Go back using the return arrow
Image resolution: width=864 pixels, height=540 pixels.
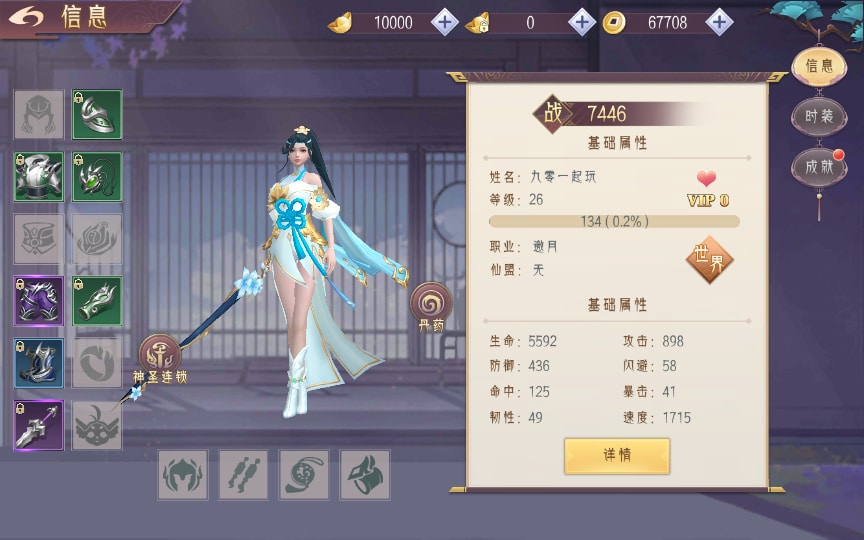click(x=30, y=17)
